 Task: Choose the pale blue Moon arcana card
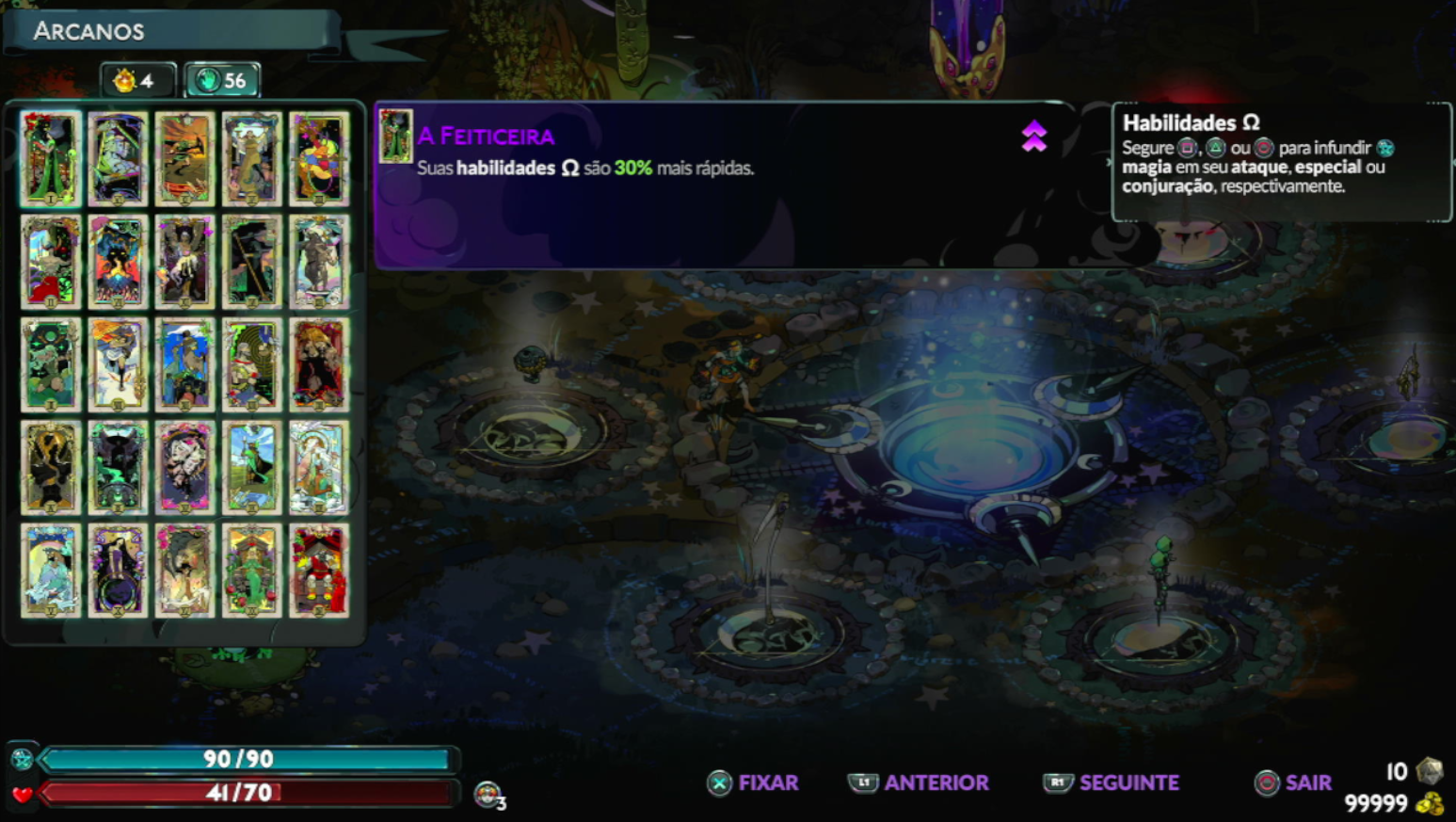pos(51,571)
